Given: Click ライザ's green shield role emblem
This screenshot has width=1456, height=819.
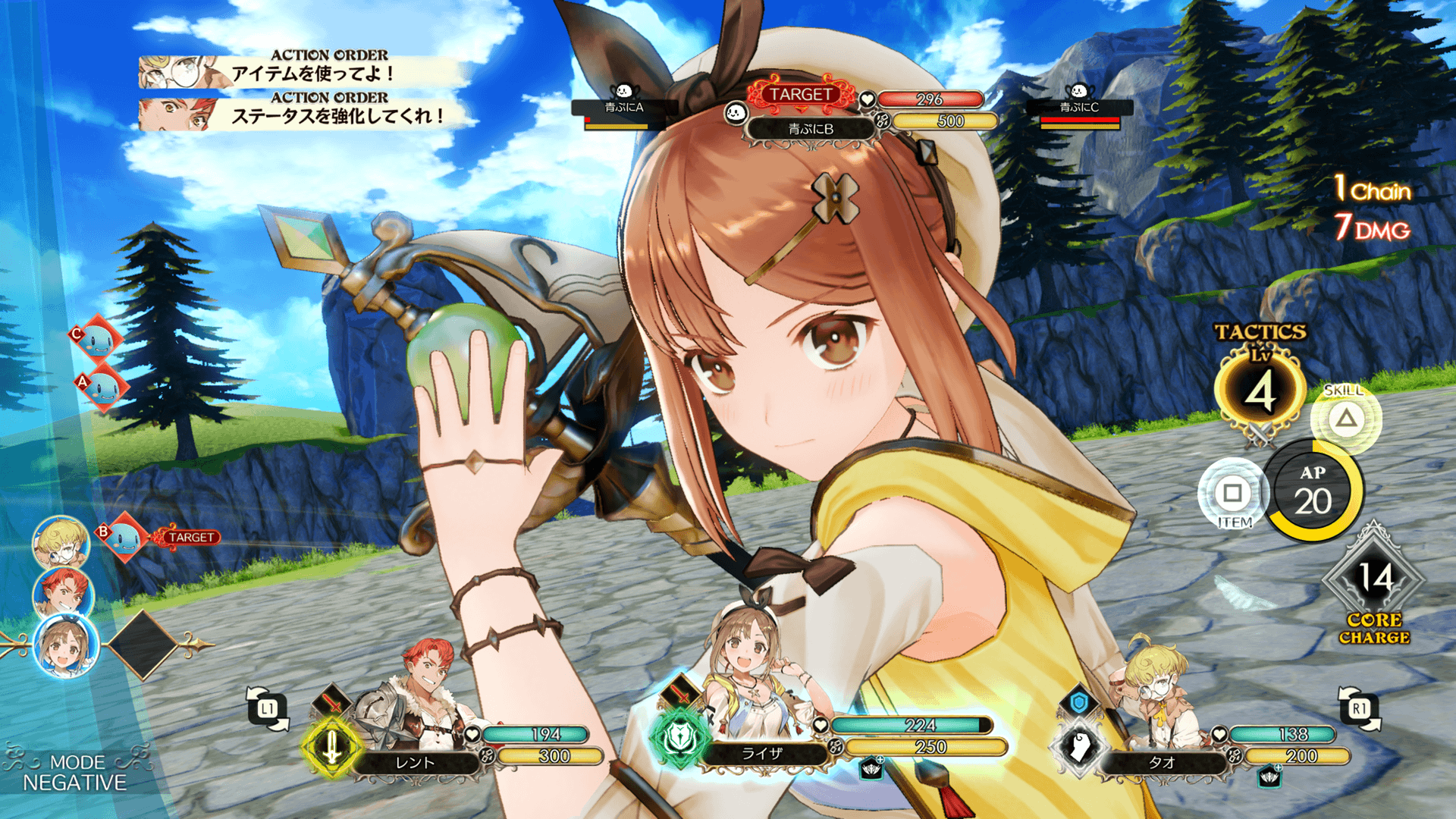Looking at the screenshot, I should (678, 737).
